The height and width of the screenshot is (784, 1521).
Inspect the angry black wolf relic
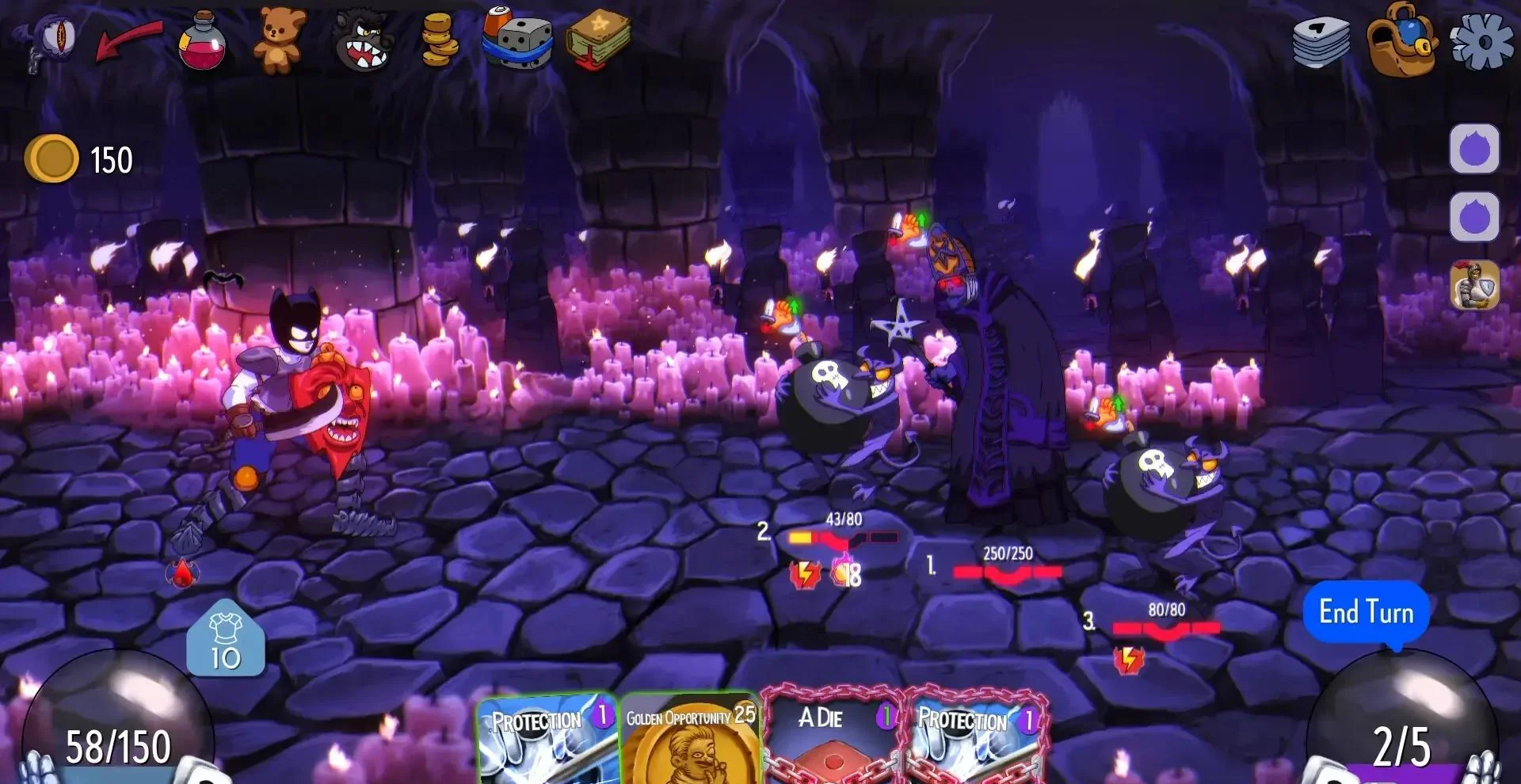click(x=361, y=41)
